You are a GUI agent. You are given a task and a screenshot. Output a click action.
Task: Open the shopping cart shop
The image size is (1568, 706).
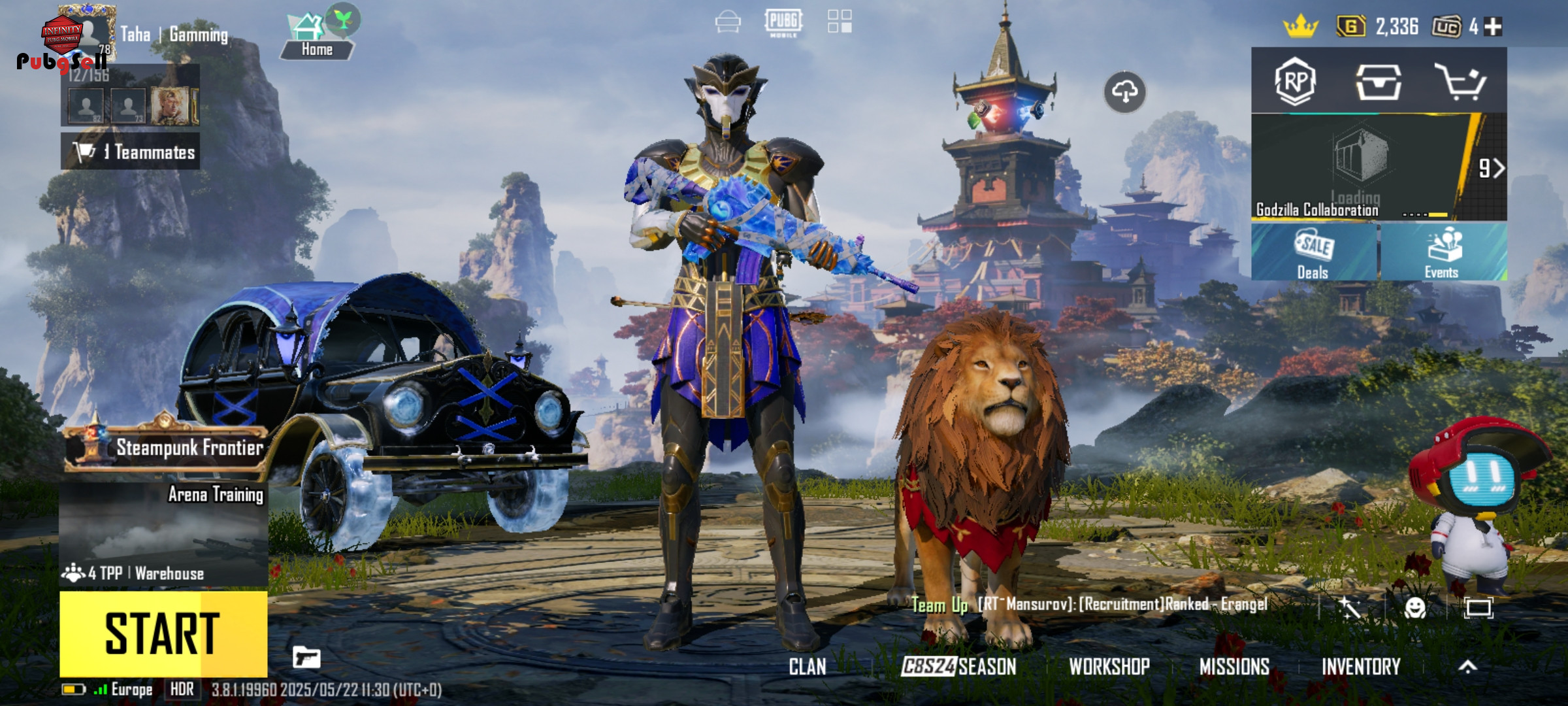pyautogui.click(x=1461, y=82)
